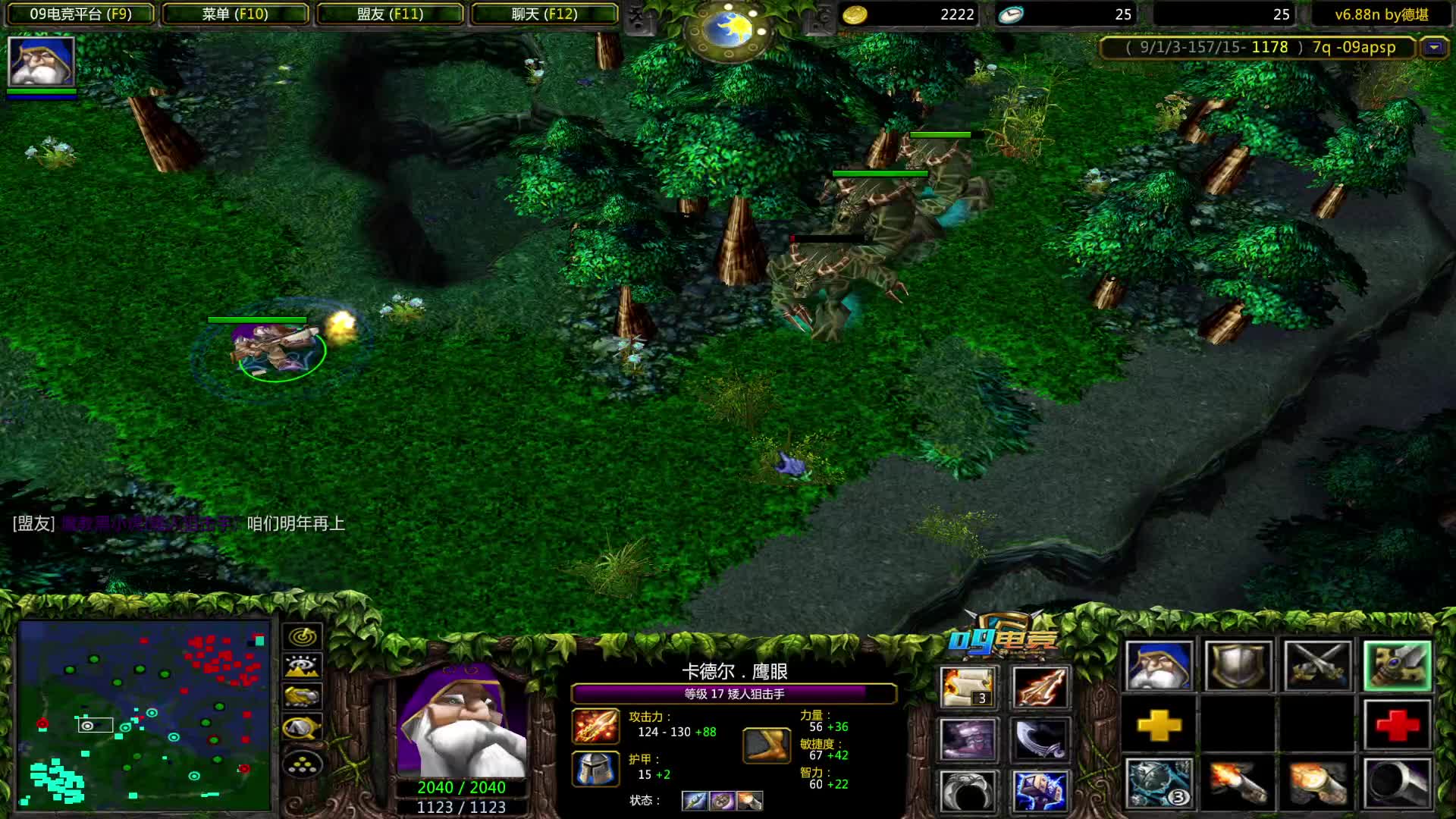Click the minimap to move the camera
1456x819 pixels.
[x=144, y=714]
